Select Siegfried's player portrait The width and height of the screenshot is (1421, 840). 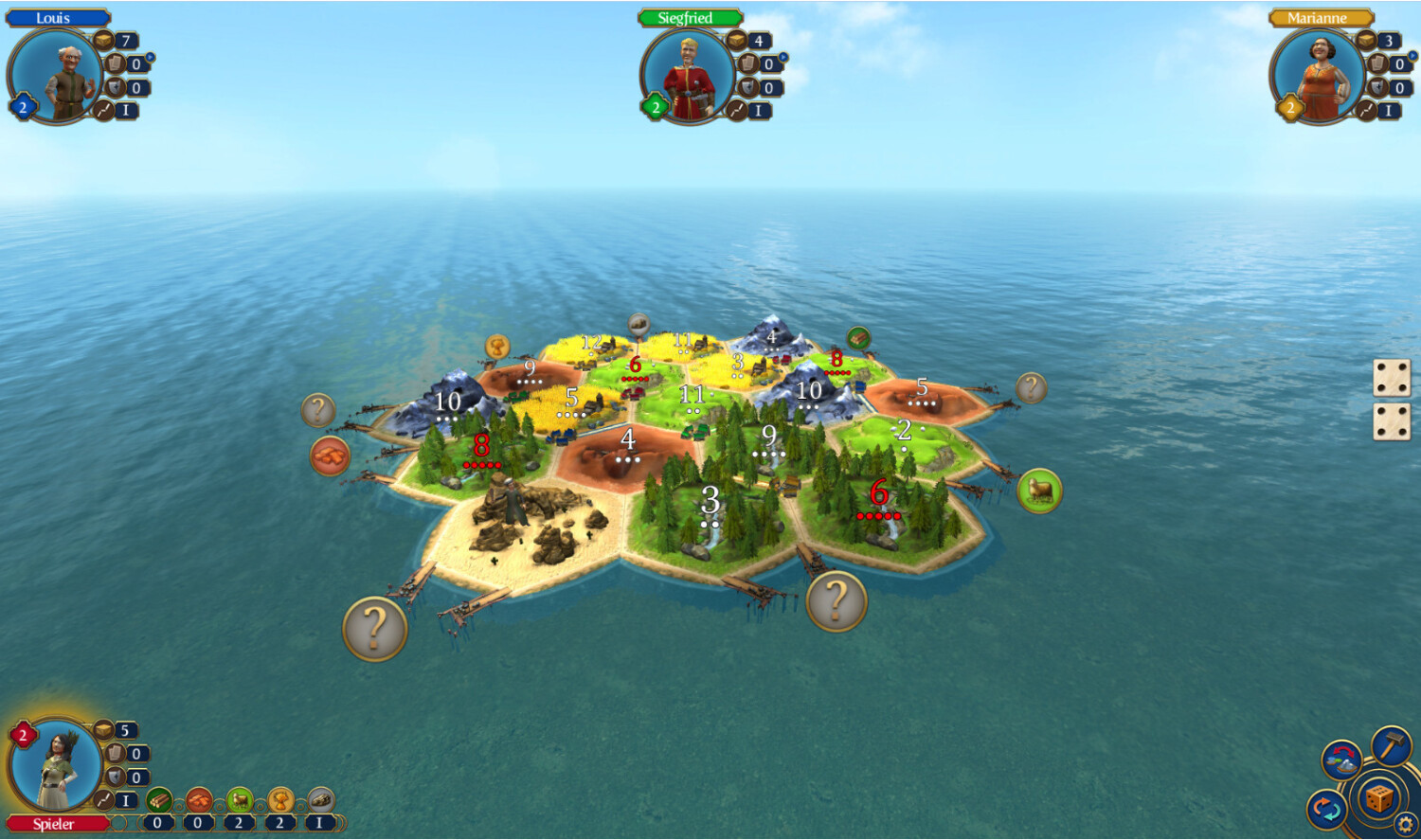coord(688,76)
